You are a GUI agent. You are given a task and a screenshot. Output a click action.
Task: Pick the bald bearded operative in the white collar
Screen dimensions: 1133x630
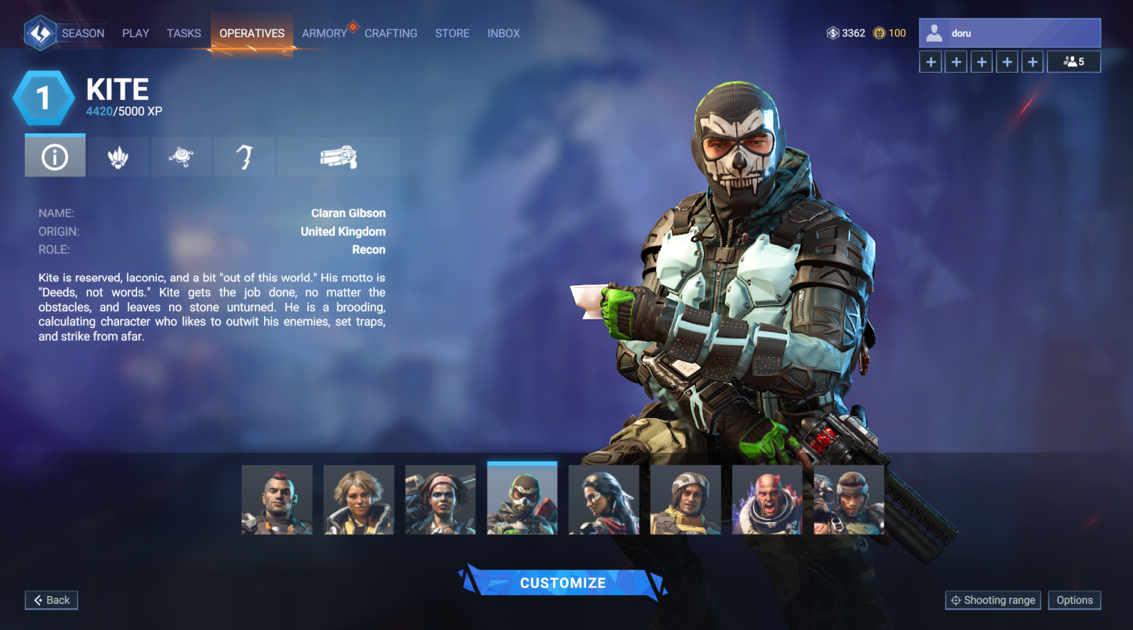767,499
